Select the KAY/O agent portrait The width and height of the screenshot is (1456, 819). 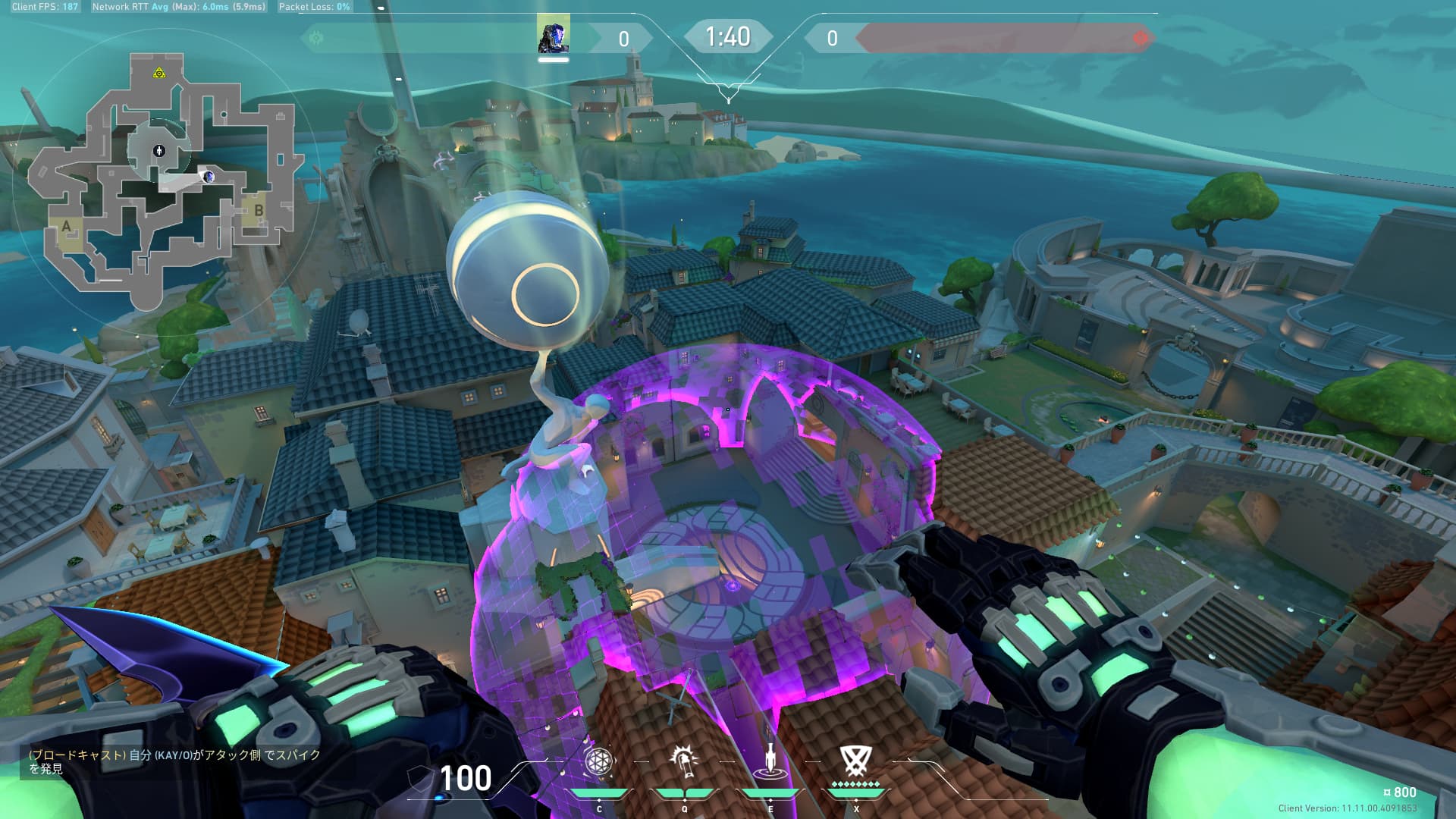553,36
